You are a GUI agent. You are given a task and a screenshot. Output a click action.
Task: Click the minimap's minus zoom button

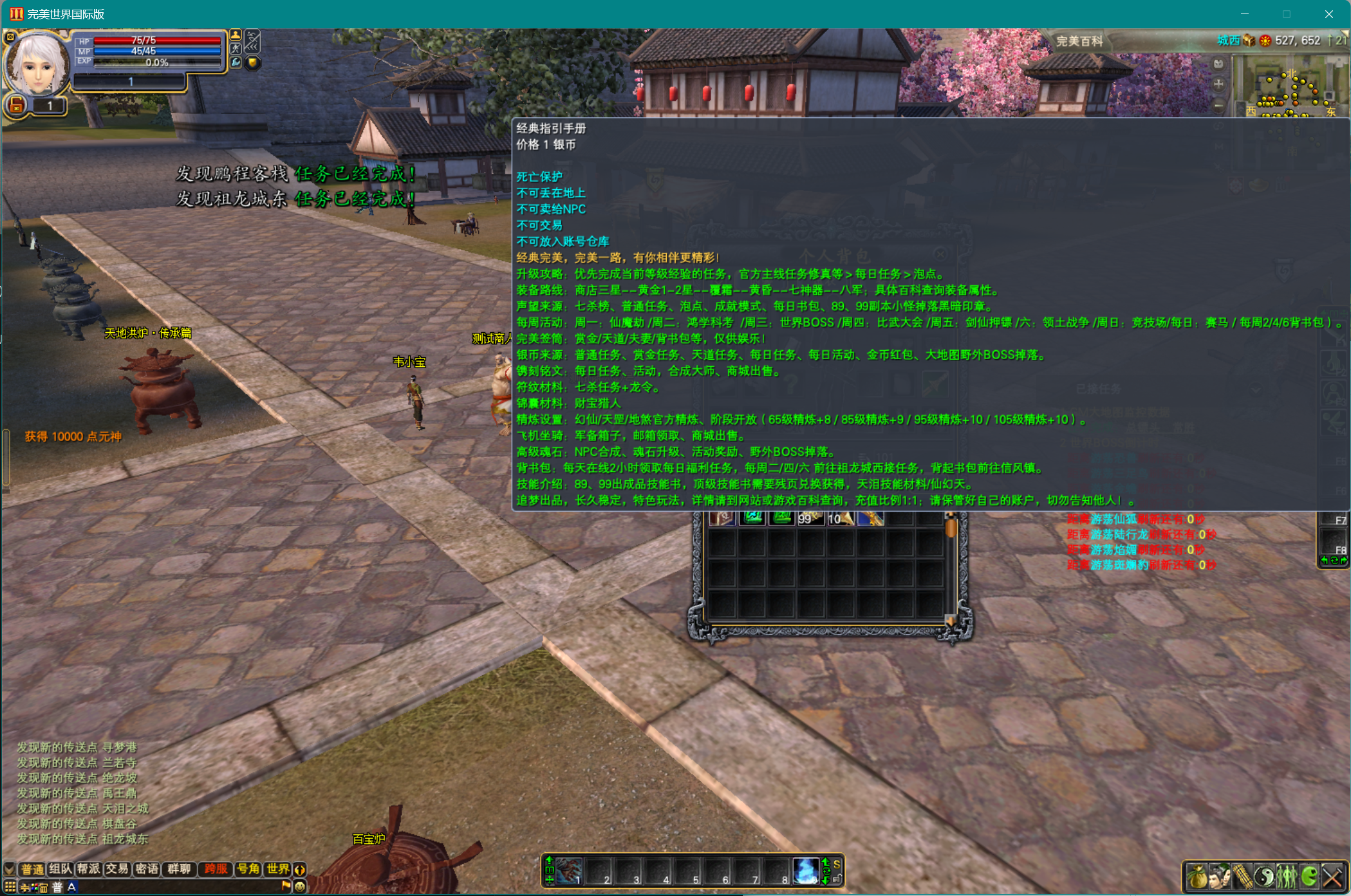click(x=1218, y=106)
